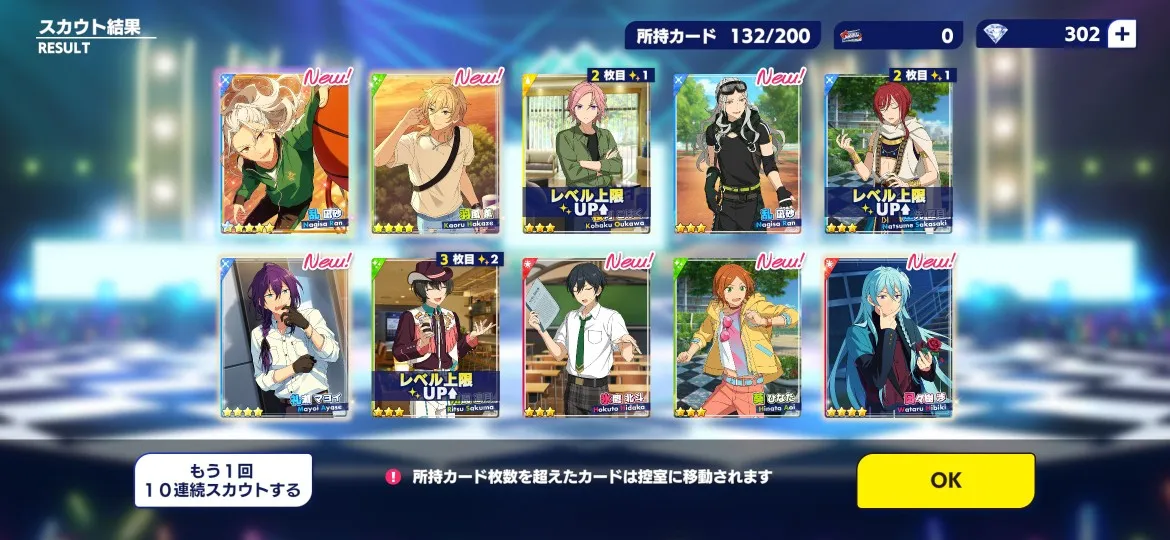
Task: Scout ten more times with もう1回 button
Action: pyautogui.click(x=223, y=480)
